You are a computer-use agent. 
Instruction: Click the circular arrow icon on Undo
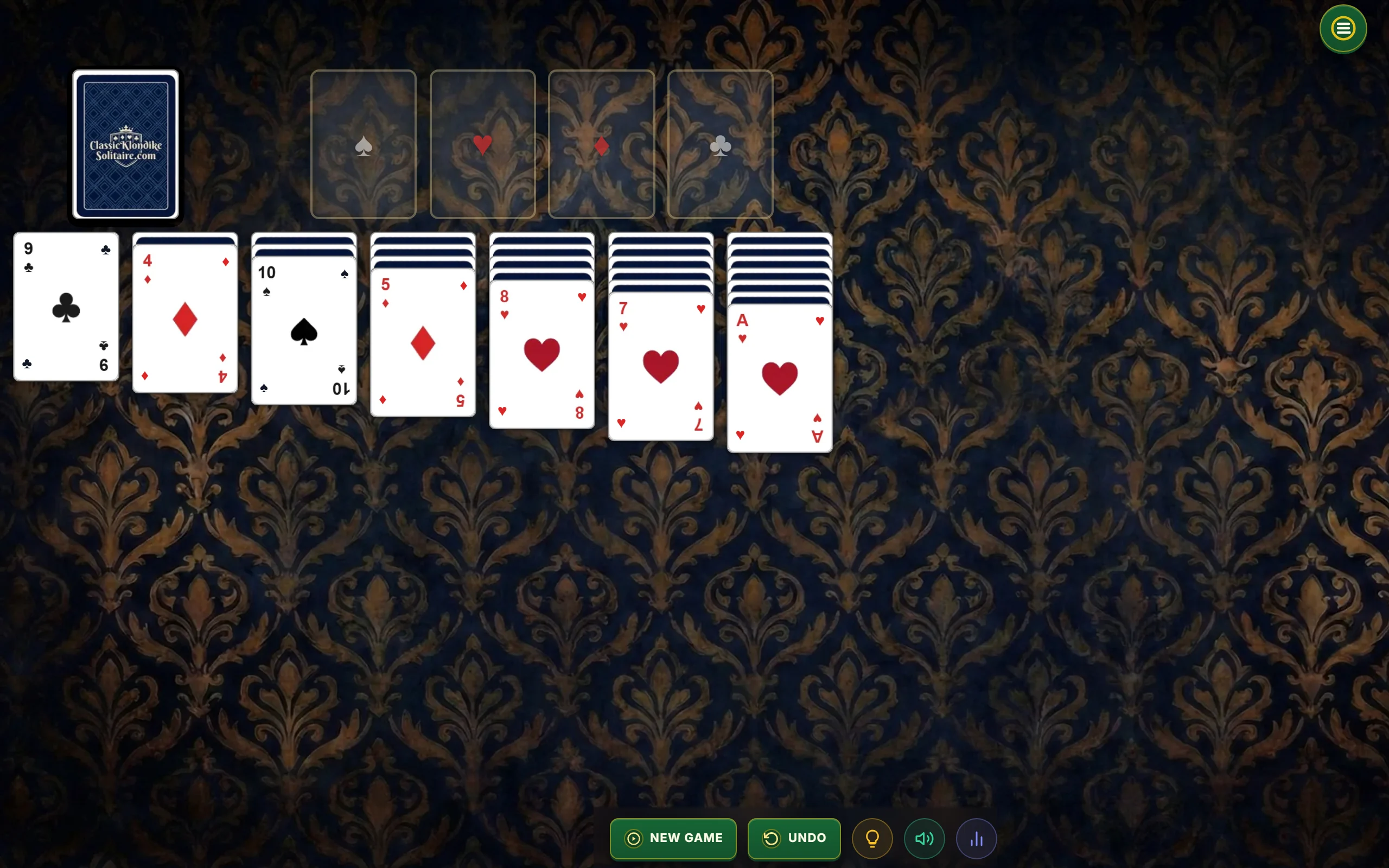click(x=772, y=838)
